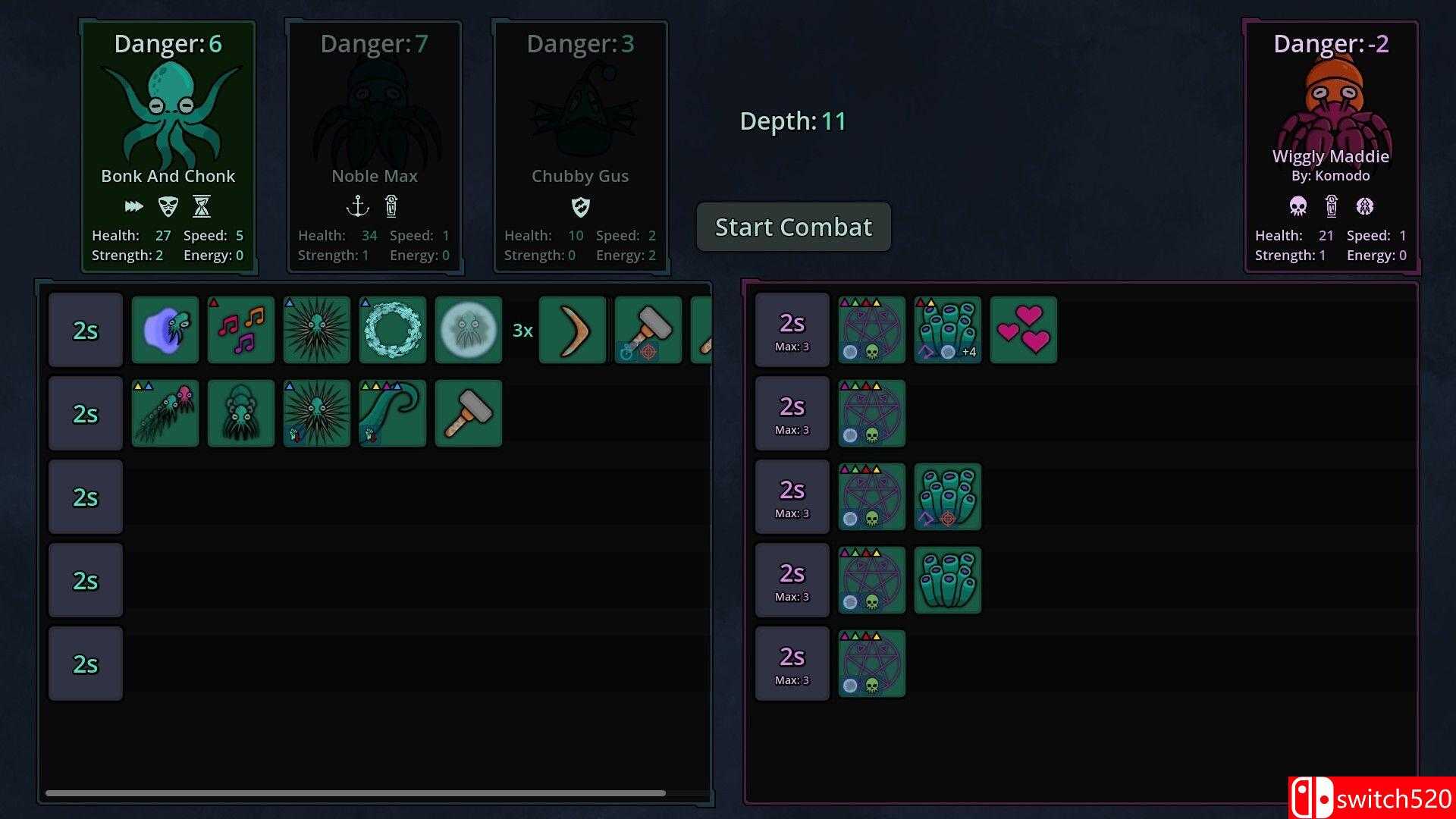The height and width of the screenshot is (819, 1456).
Task: Select the curled tentacle item
Action: click(392, 413)
